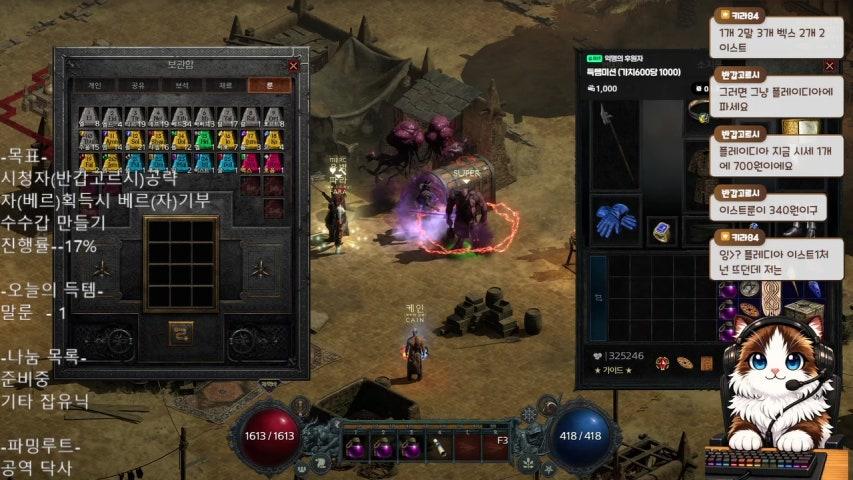
Task: Close the stash window
Action: pos(293,65)
